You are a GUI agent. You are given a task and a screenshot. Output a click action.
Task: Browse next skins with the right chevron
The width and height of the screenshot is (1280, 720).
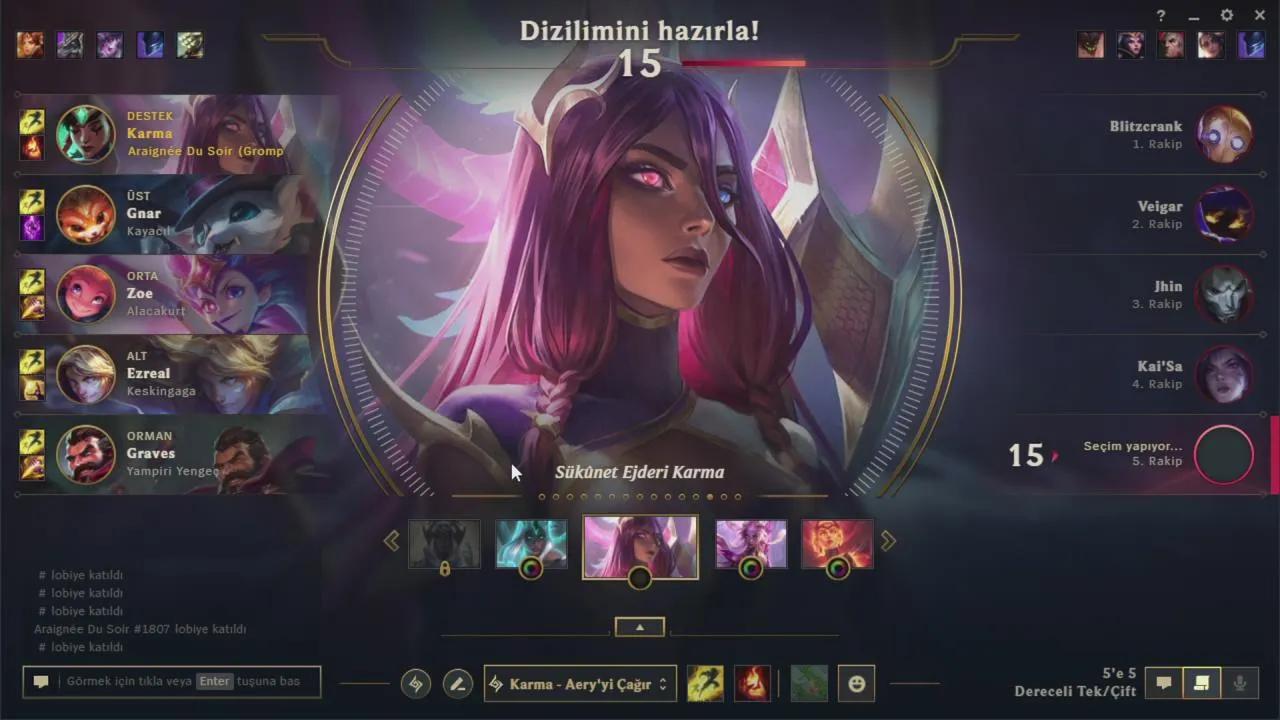[888, 540]
